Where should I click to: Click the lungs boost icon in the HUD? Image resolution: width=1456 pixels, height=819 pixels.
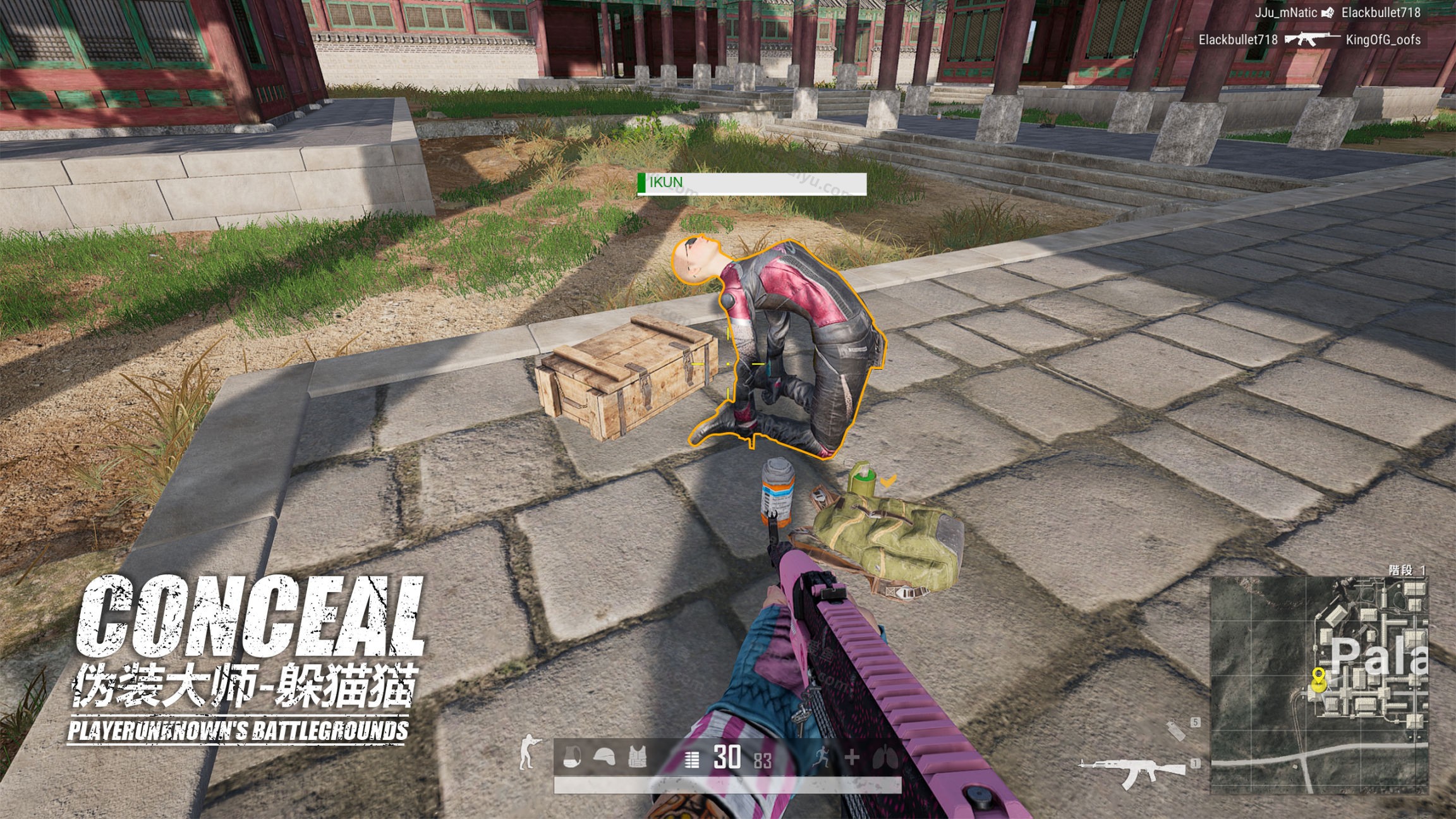[x=885, y=756]
